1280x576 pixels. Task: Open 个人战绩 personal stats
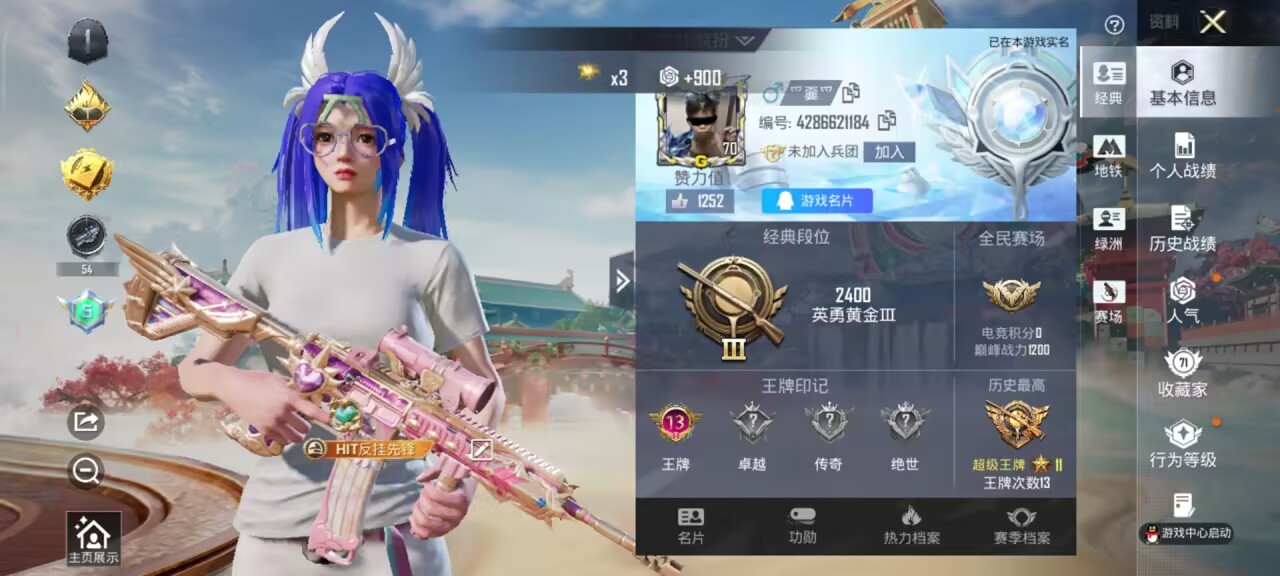point(1183,157)
